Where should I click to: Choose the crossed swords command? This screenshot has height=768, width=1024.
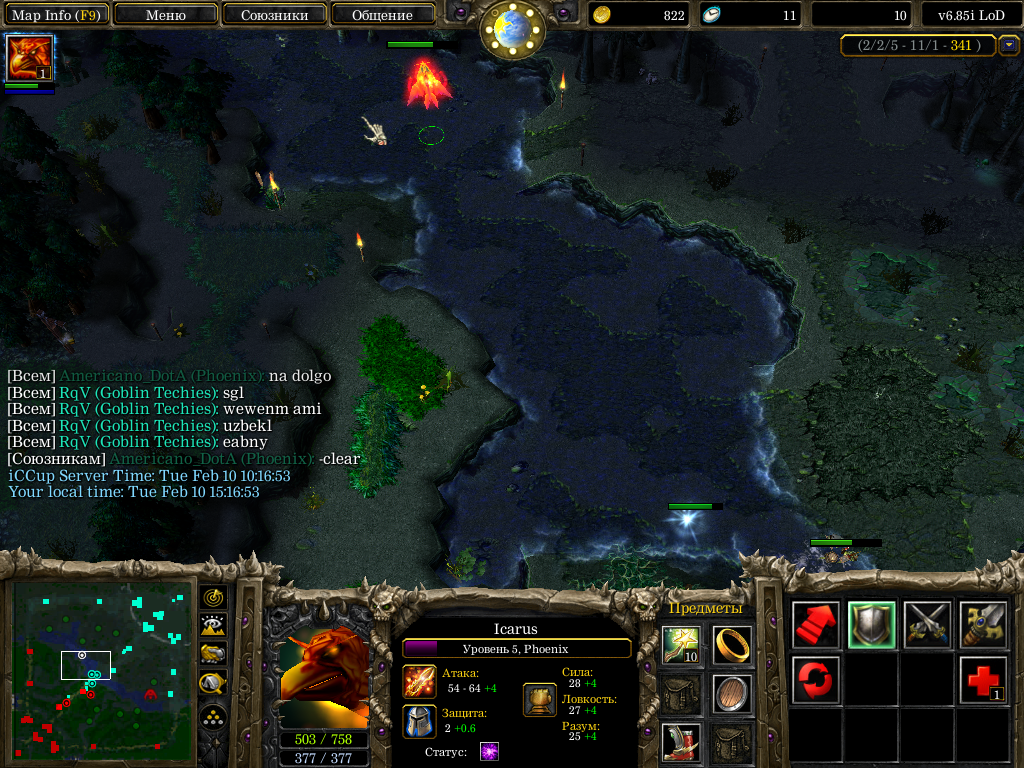927,625
